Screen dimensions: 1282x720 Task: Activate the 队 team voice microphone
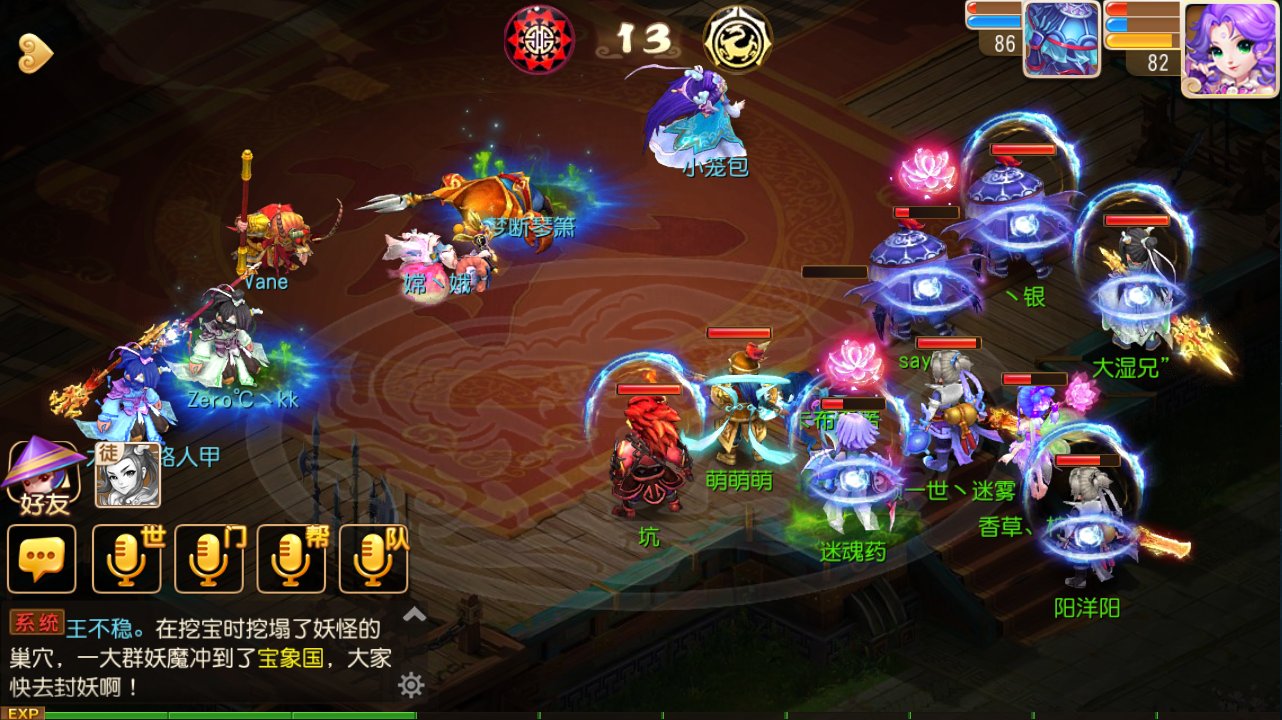point(374,558)
